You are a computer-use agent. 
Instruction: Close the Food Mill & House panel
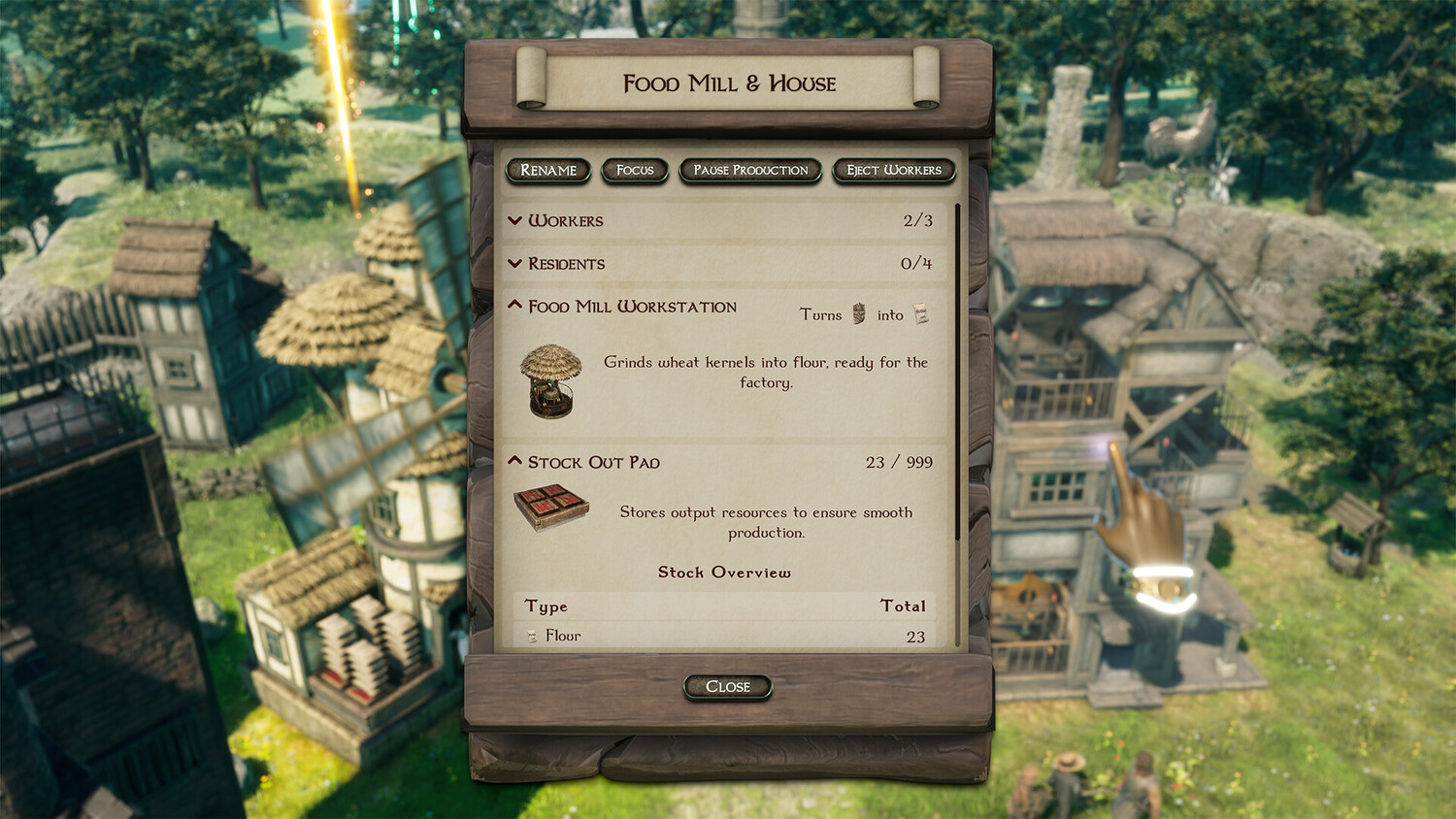coord(728,687)
